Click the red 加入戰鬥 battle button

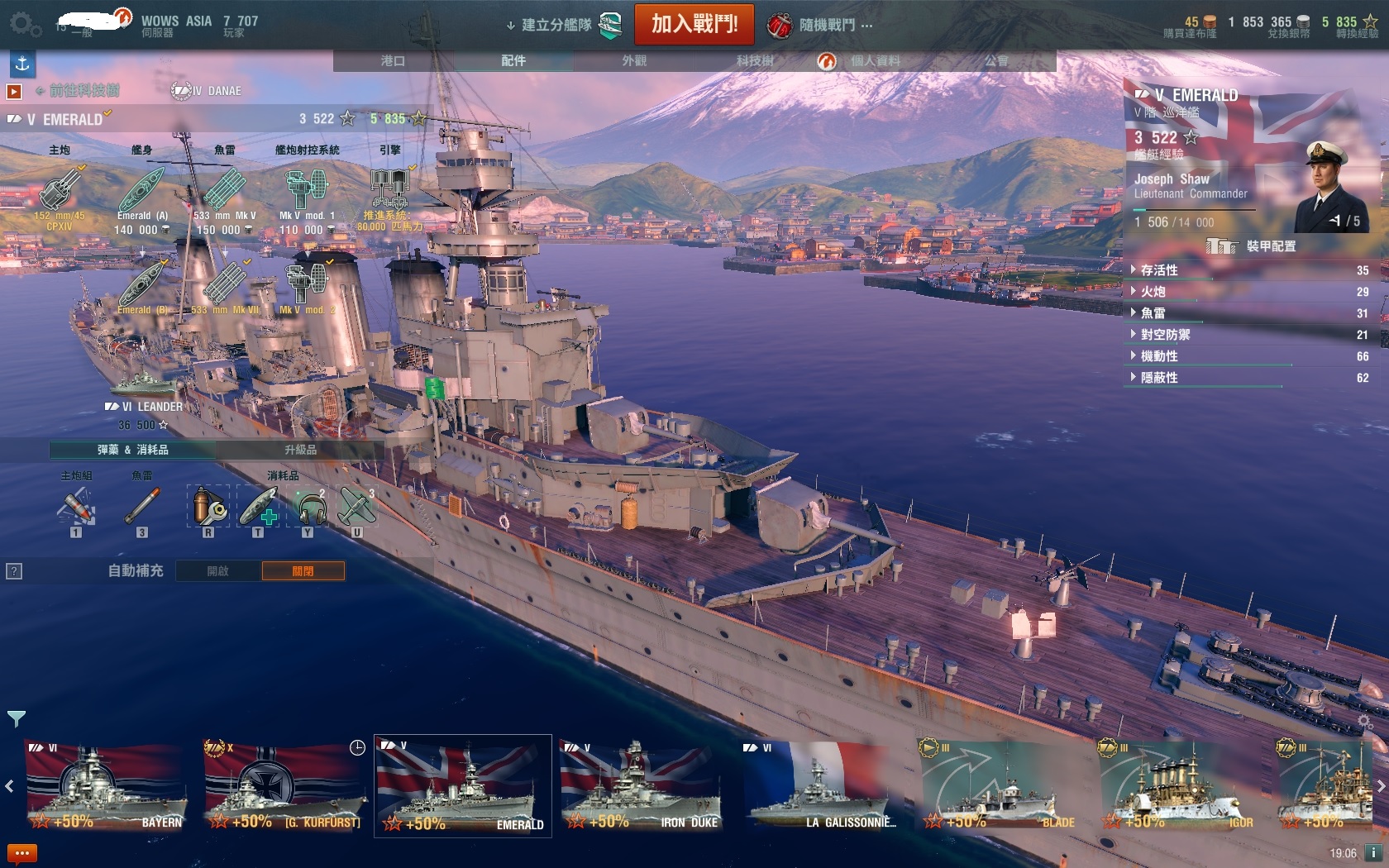click(x=694, y=24)
